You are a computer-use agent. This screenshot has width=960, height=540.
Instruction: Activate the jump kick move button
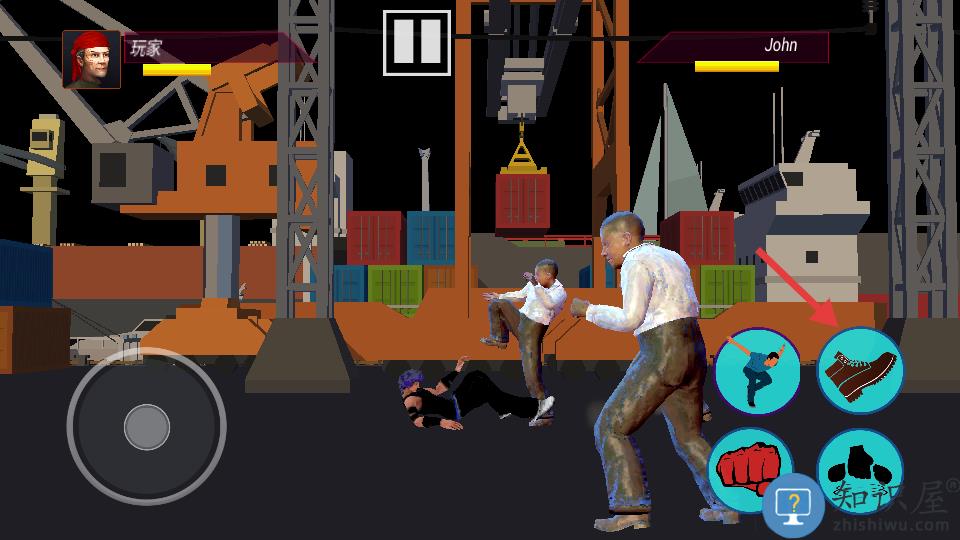tap(757, 371)
